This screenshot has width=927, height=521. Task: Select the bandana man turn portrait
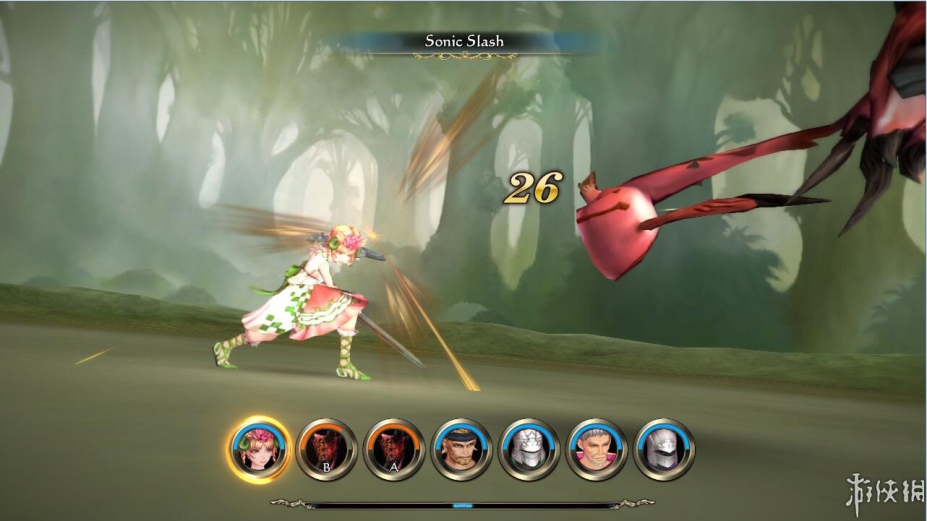click(461, 449)
